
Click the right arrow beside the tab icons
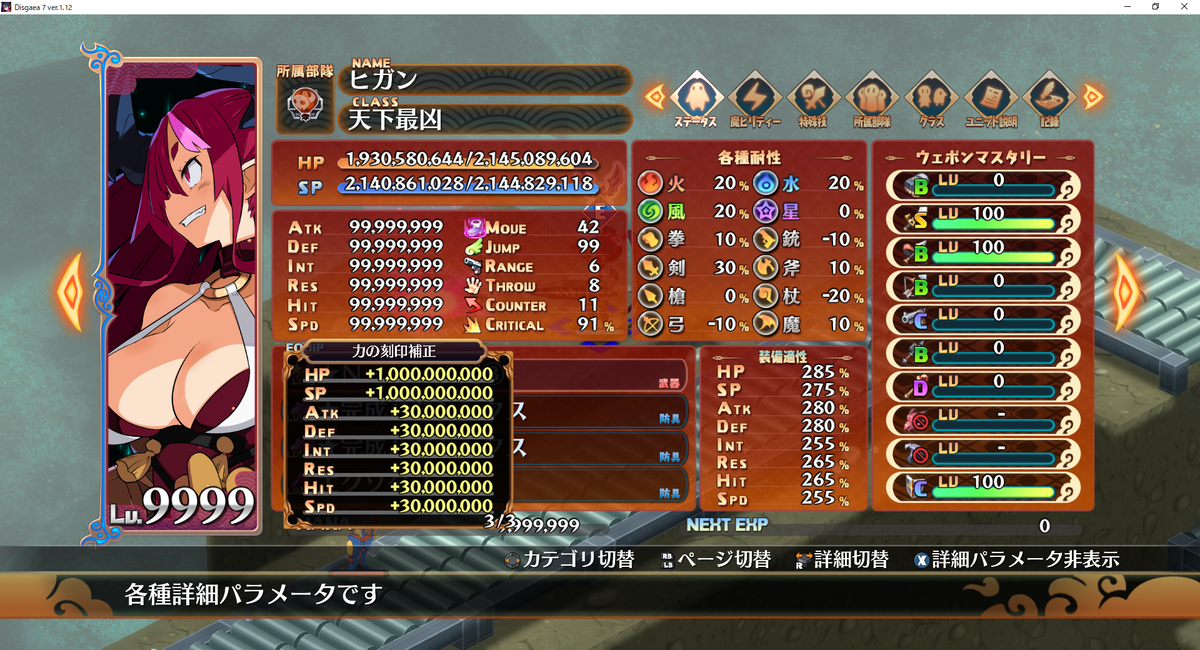(x=1092, y=96)
